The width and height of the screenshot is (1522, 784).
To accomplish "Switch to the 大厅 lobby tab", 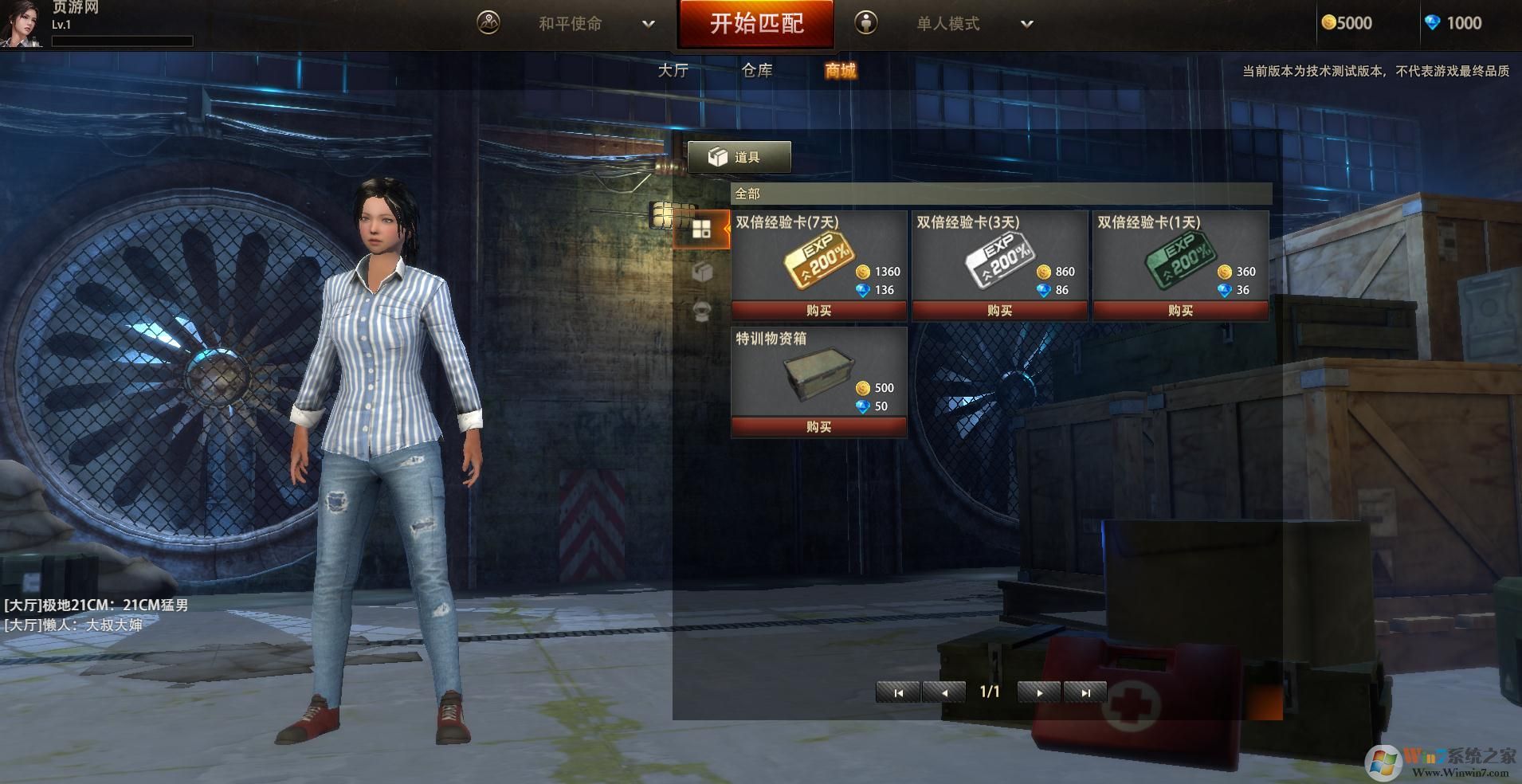I will (673, 71).
